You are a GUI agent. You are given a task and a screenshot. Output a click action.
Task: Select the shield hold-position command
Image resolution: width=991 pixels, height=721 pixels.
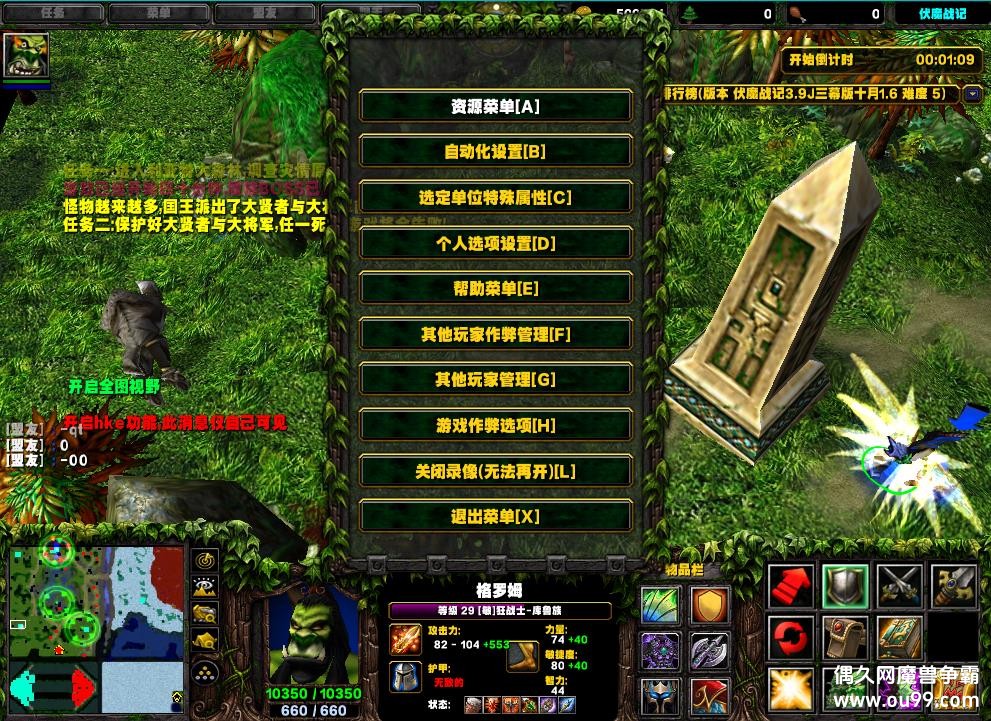coord(845,586)
